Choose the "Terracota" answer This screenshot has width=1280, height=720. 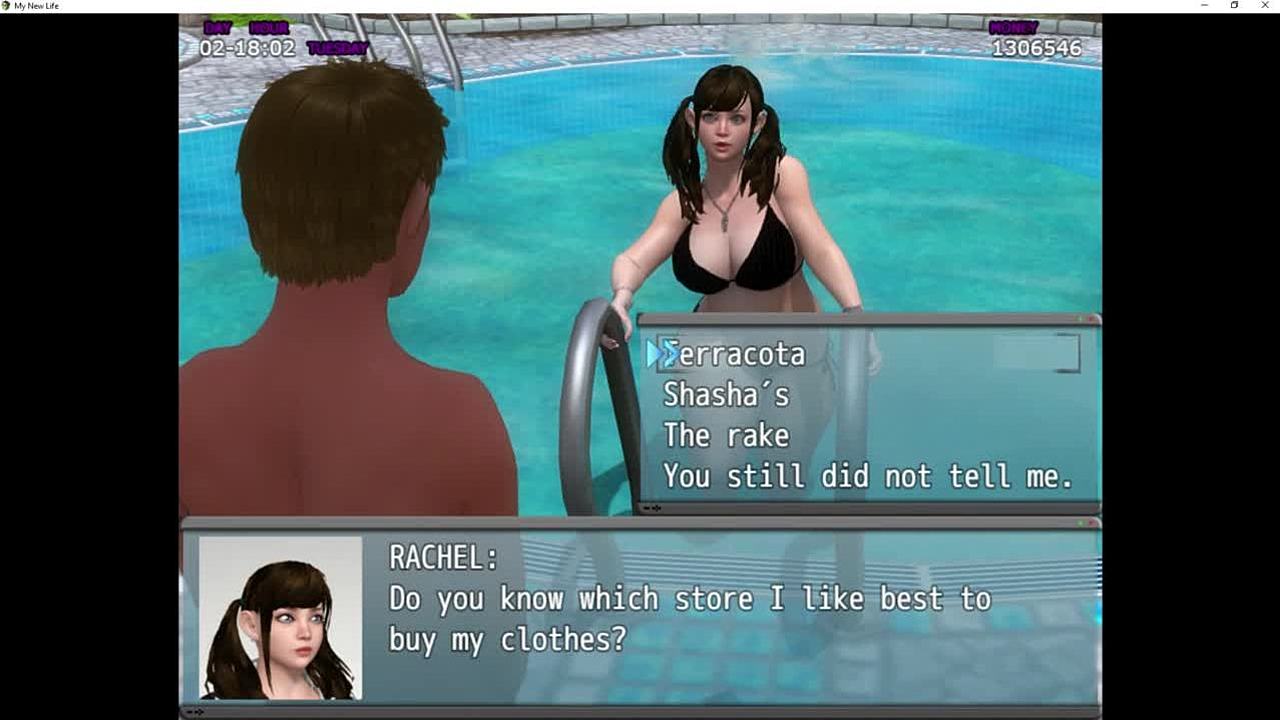pos(735,354)
